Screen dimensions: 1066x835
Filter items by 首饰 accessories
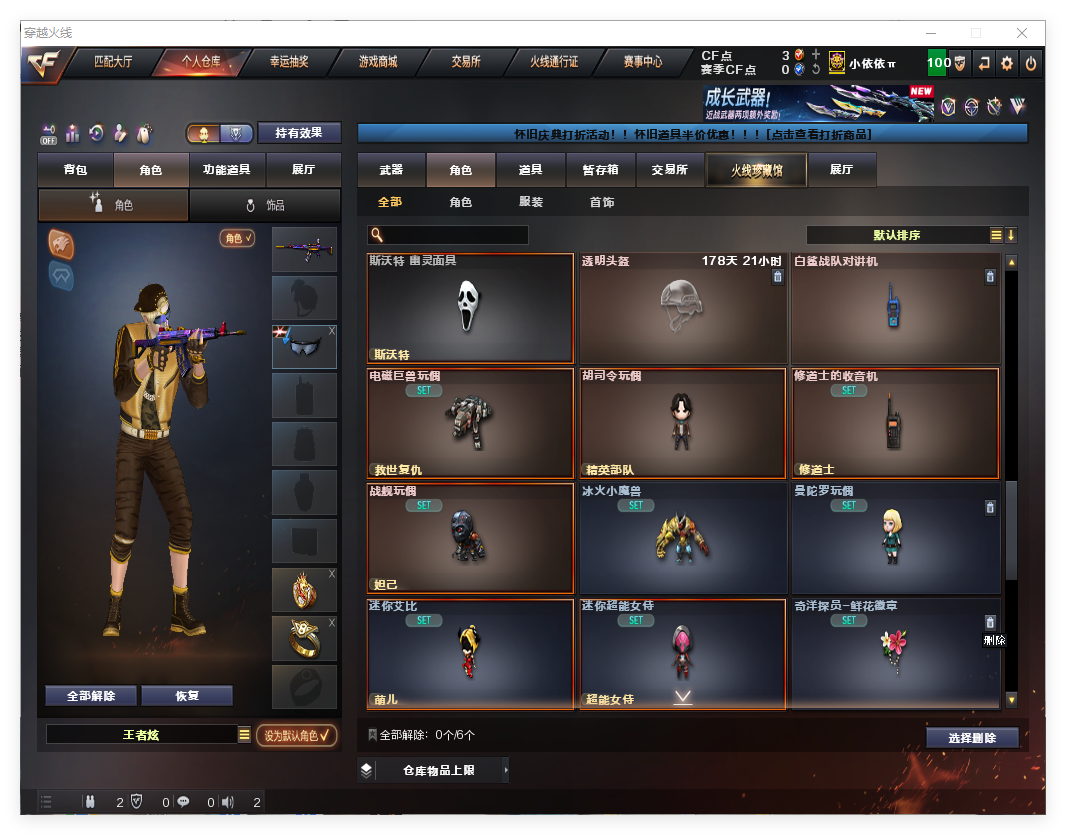(x=602, y=202)
